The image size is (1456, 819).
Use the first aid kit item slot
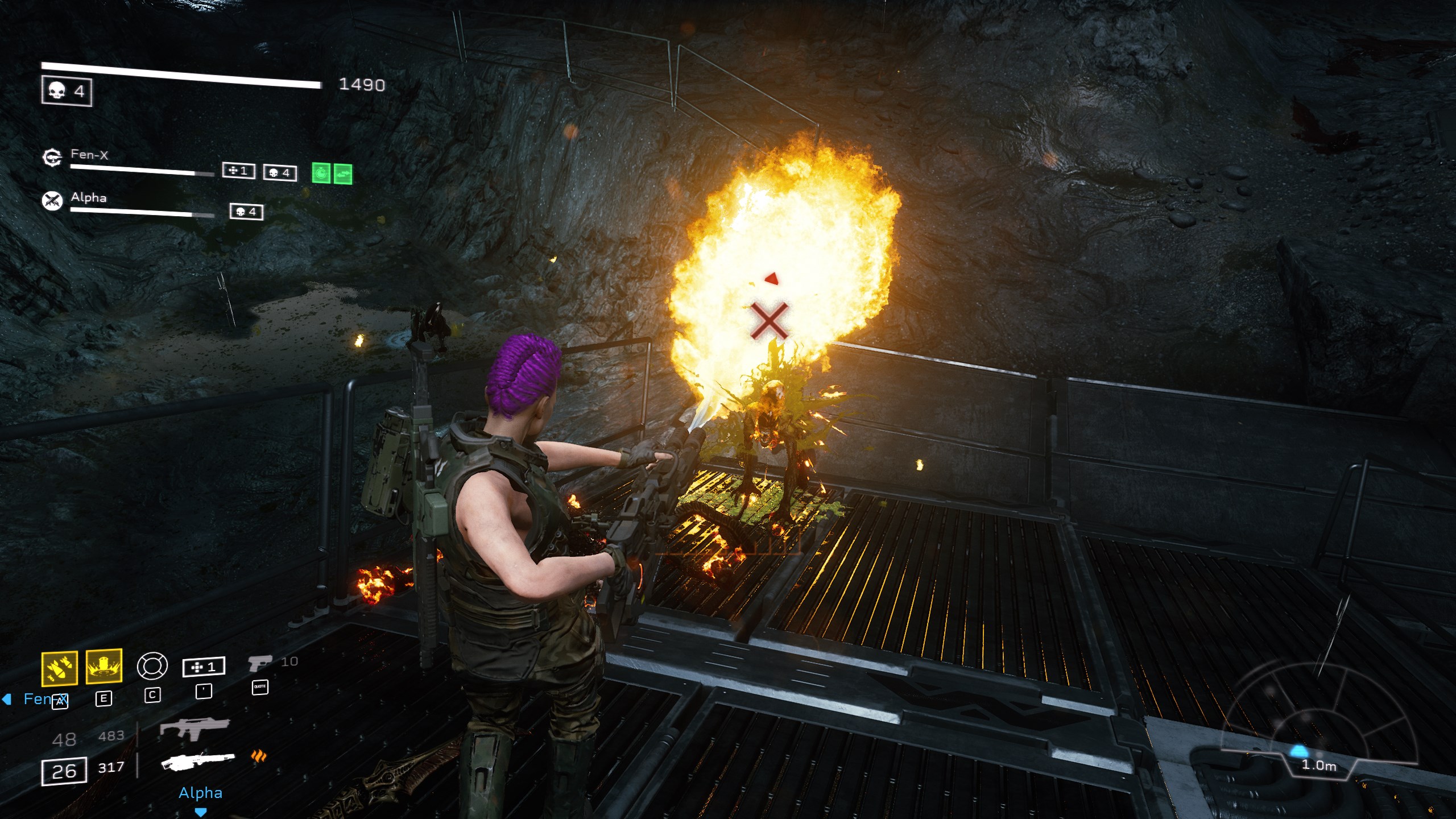tap(204, 667)
